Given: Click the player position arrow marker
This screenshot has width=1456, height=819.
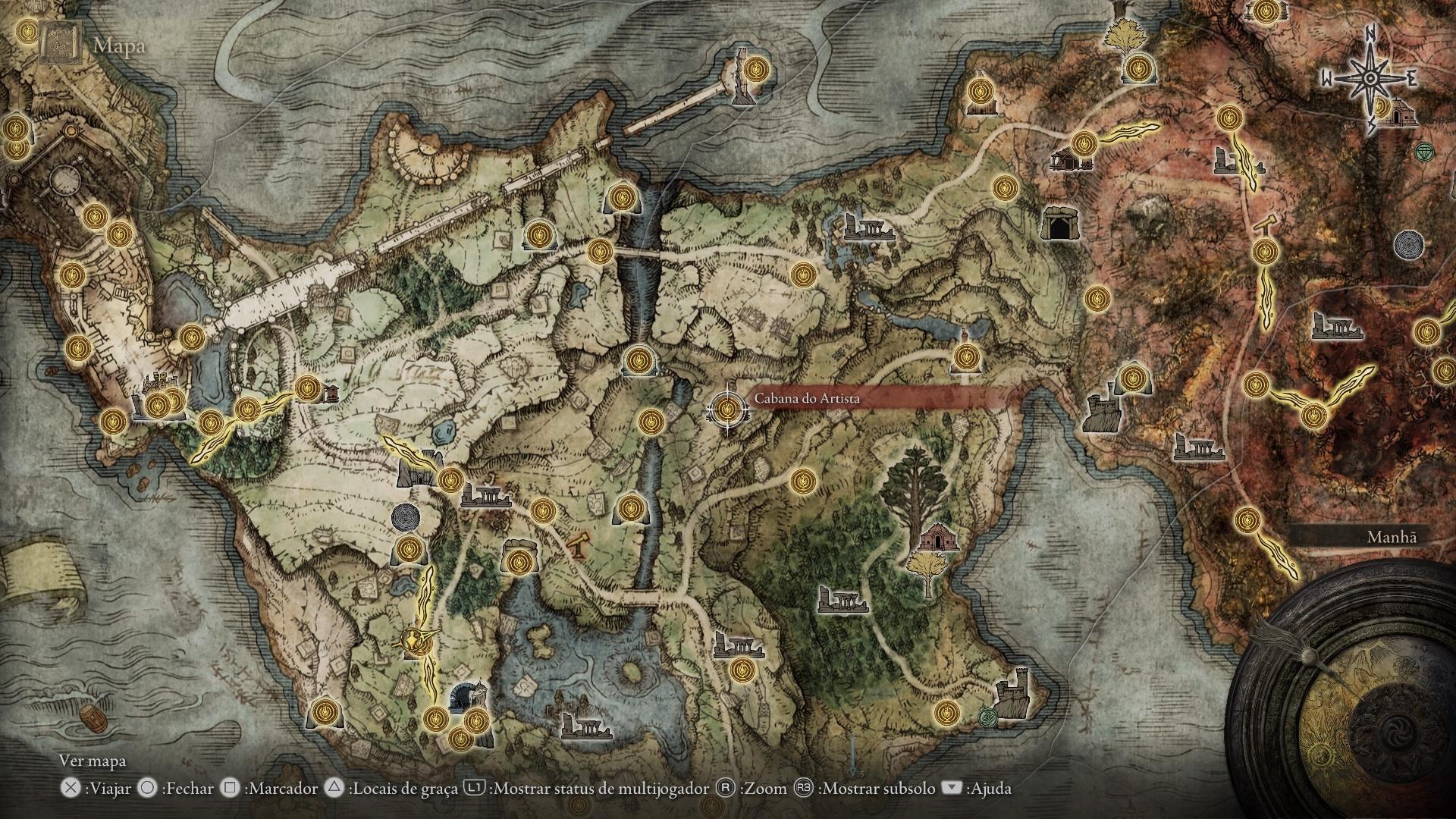Looking at the screenshot, I should click(x=415, y=641).
